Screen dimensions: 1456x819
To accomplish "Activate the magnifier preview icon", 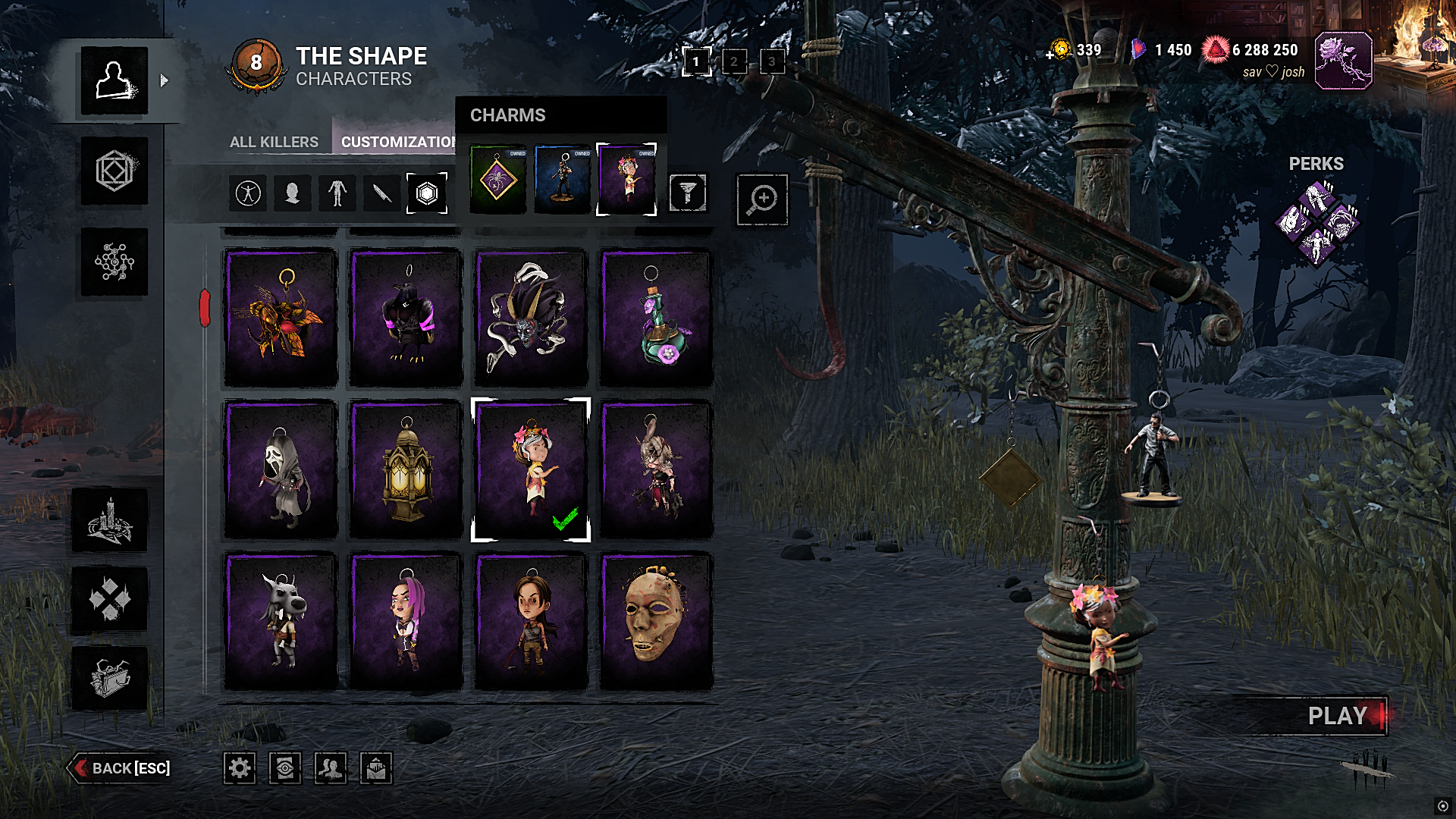I will [x=762, y=199].
